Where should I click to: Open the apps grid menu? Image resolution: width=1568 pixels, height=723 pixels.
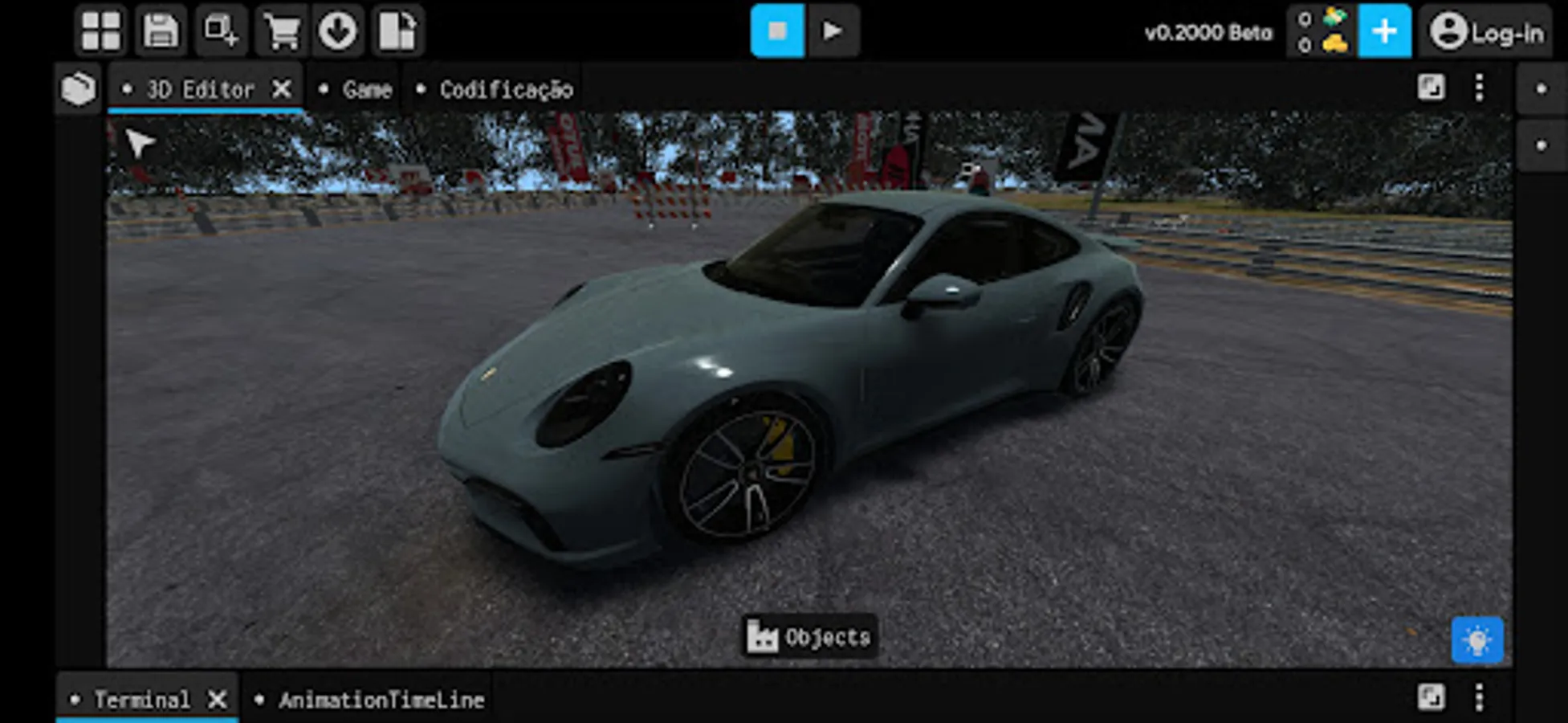pyautogui.click(x=100, y=31)
